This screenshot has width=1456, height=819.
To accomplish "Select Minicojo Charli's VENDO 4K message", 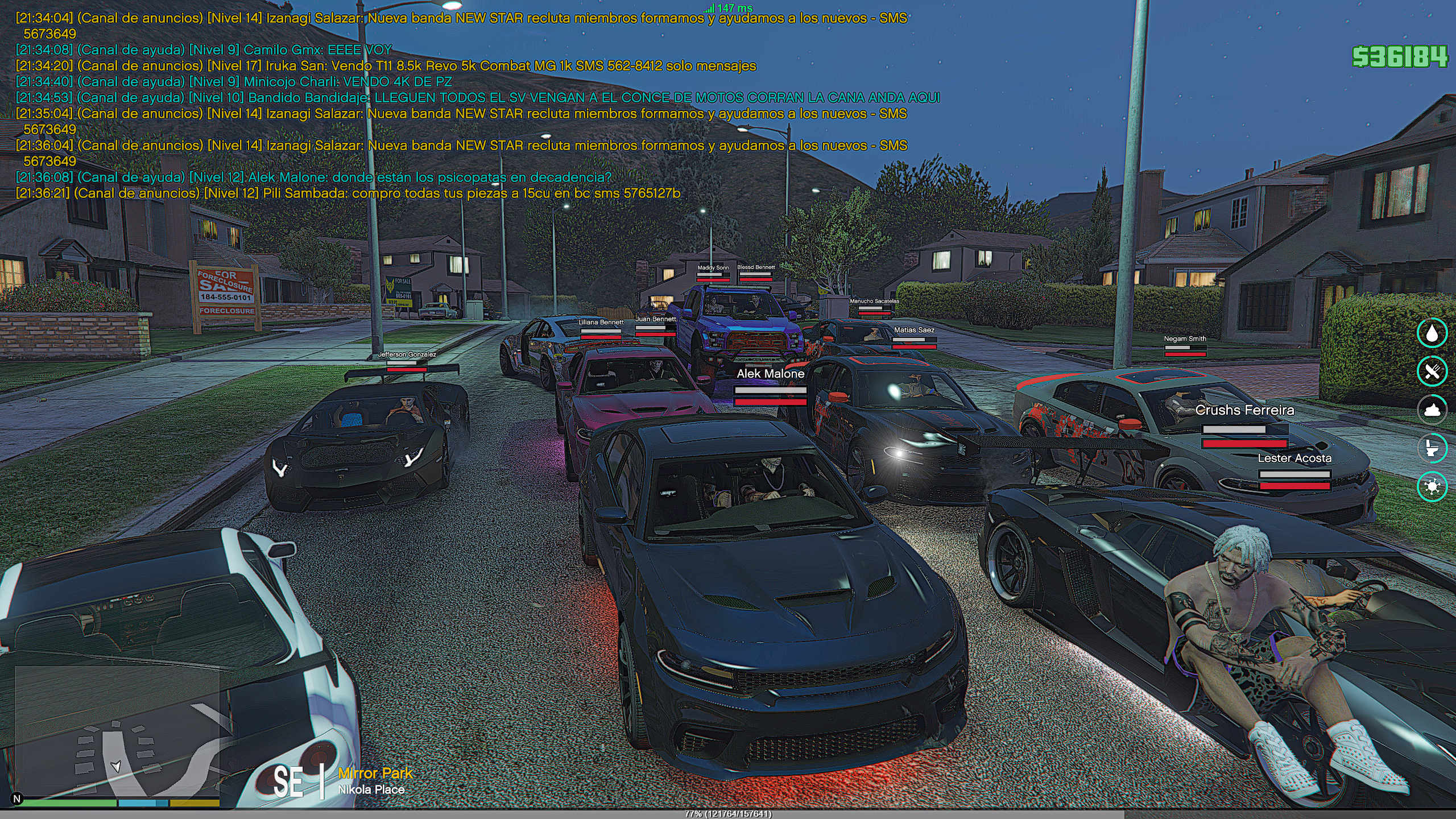I will click(x=234, y=82).
